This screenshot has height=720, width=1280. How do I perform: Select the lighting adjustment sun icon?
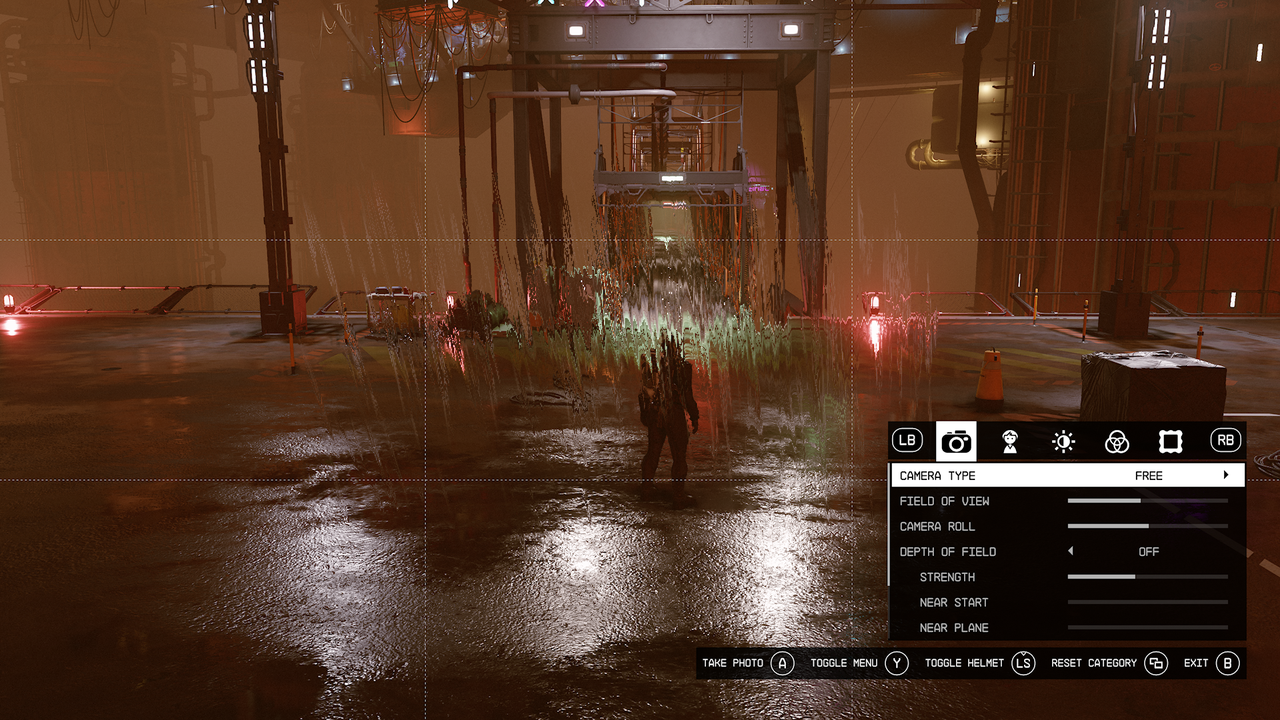(x=1063, y=440)
